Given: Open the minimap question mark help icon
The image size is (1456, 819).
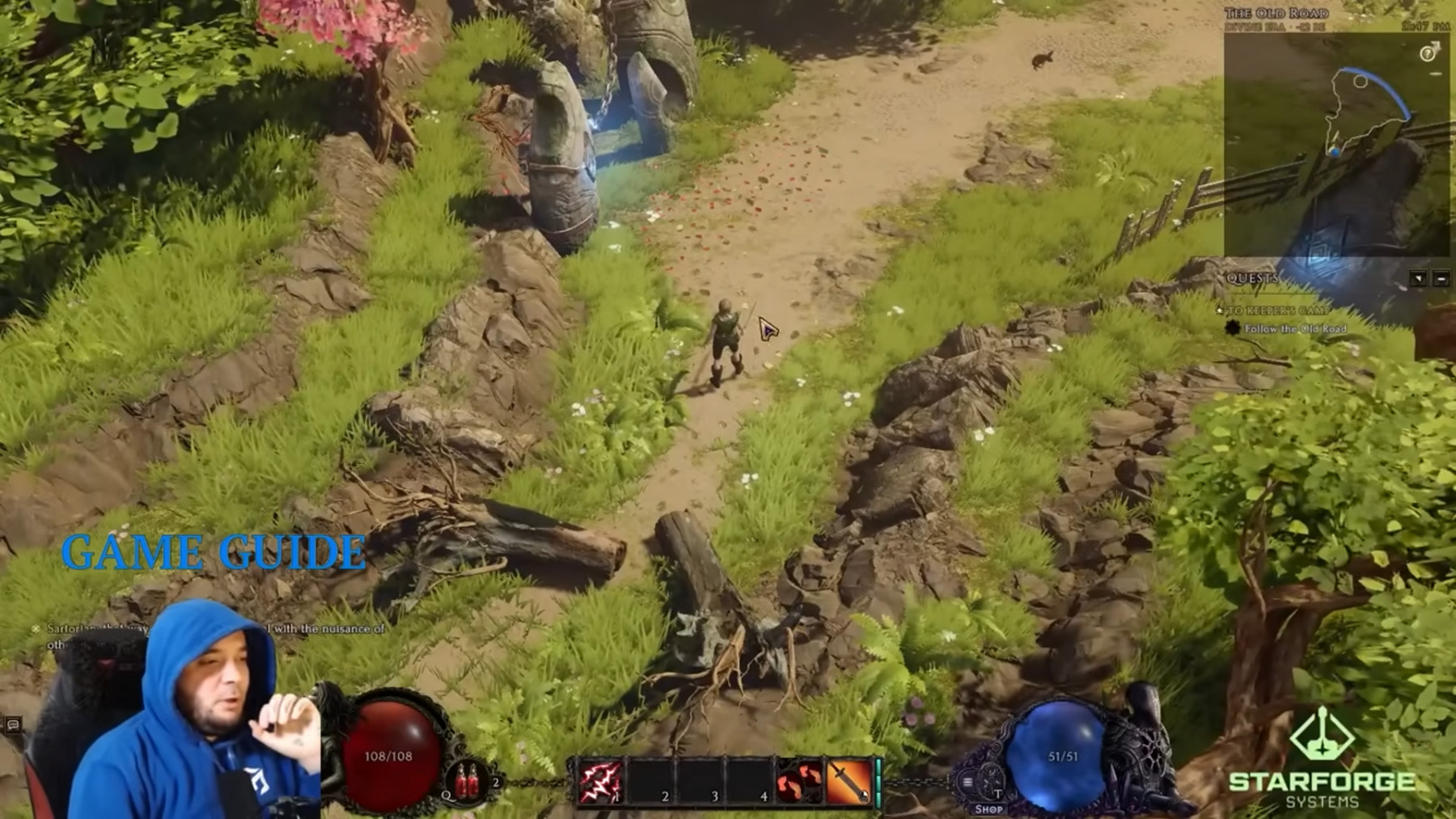Looking at the screenshot, I should [x=1428, y=54].
